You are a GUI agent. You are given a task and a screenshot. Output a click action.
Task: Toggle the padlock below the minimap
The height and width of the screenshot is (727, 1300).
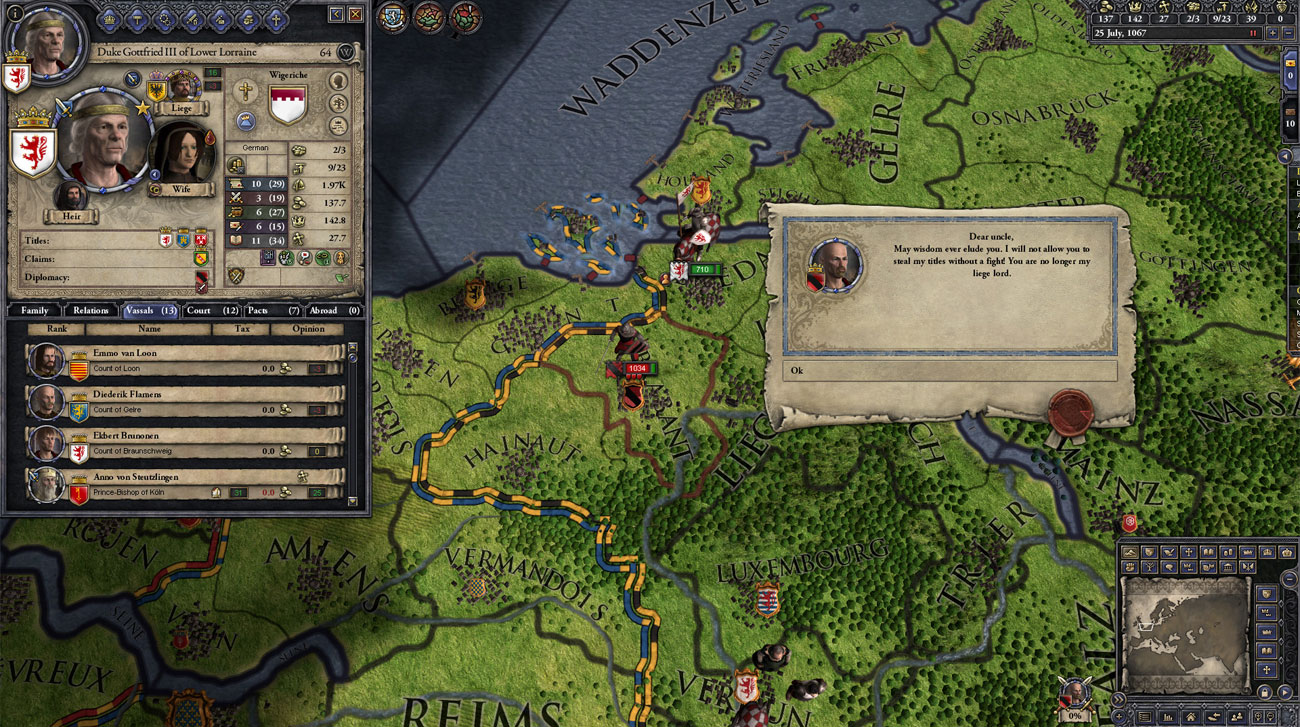click(x=1264, y=693)
